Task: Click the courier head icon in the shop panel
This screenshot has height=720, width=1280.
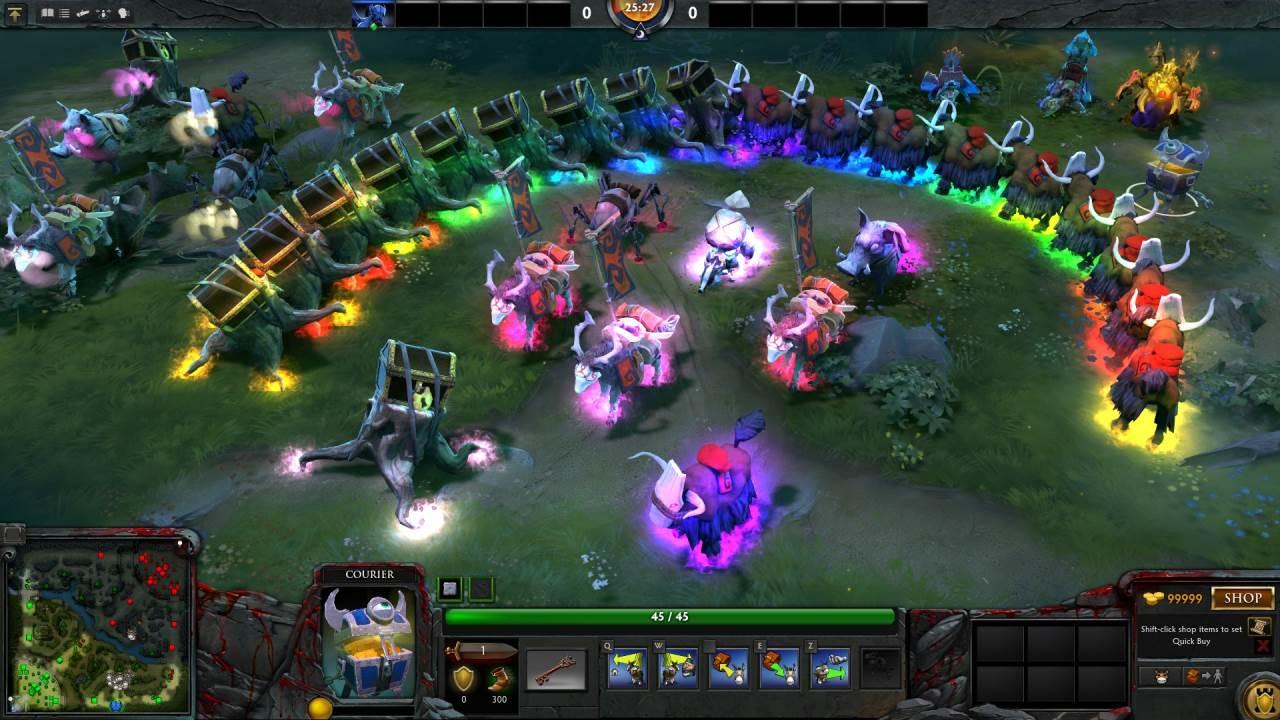Action: (x=1160, y=676)
